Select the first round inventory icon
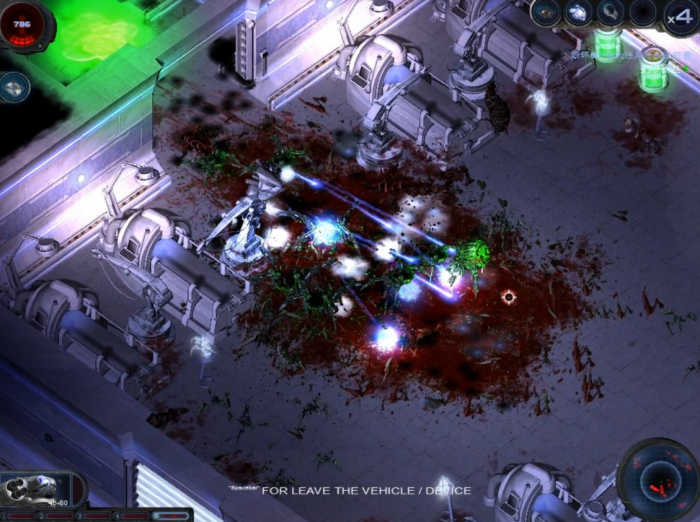The height and width of the screenshot is (522, 700). pos(546,13)
